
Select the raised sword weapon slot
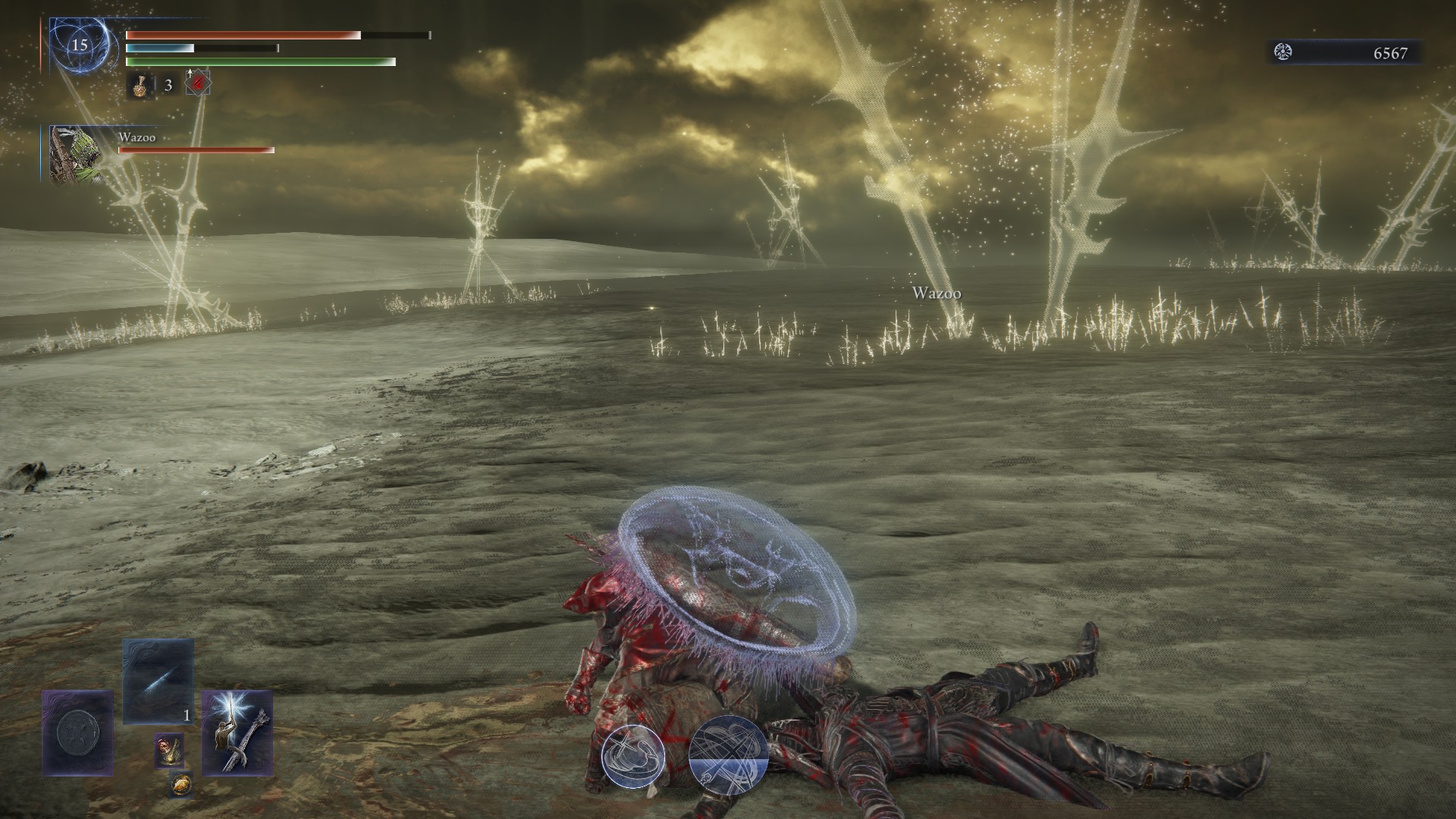[237, 733]
